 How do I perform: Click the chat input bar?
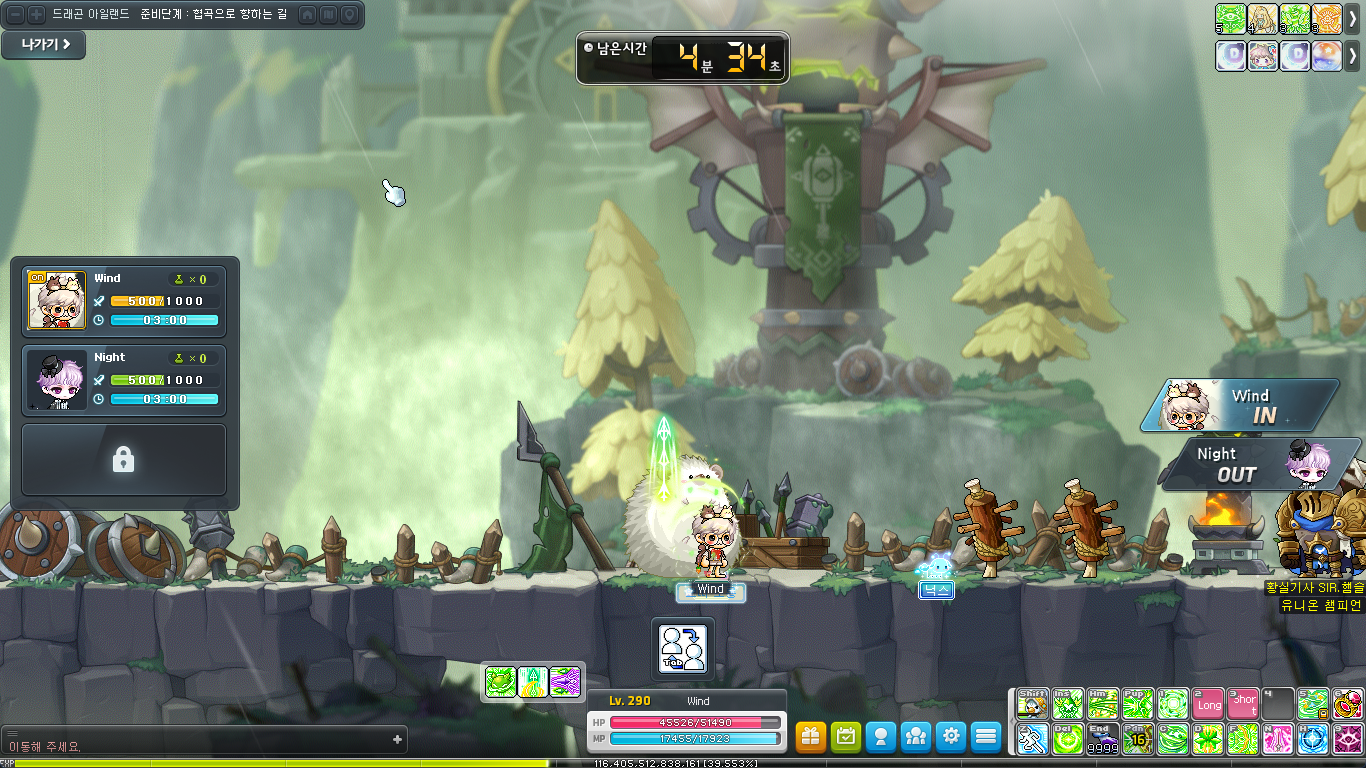[x=200, y=741]
